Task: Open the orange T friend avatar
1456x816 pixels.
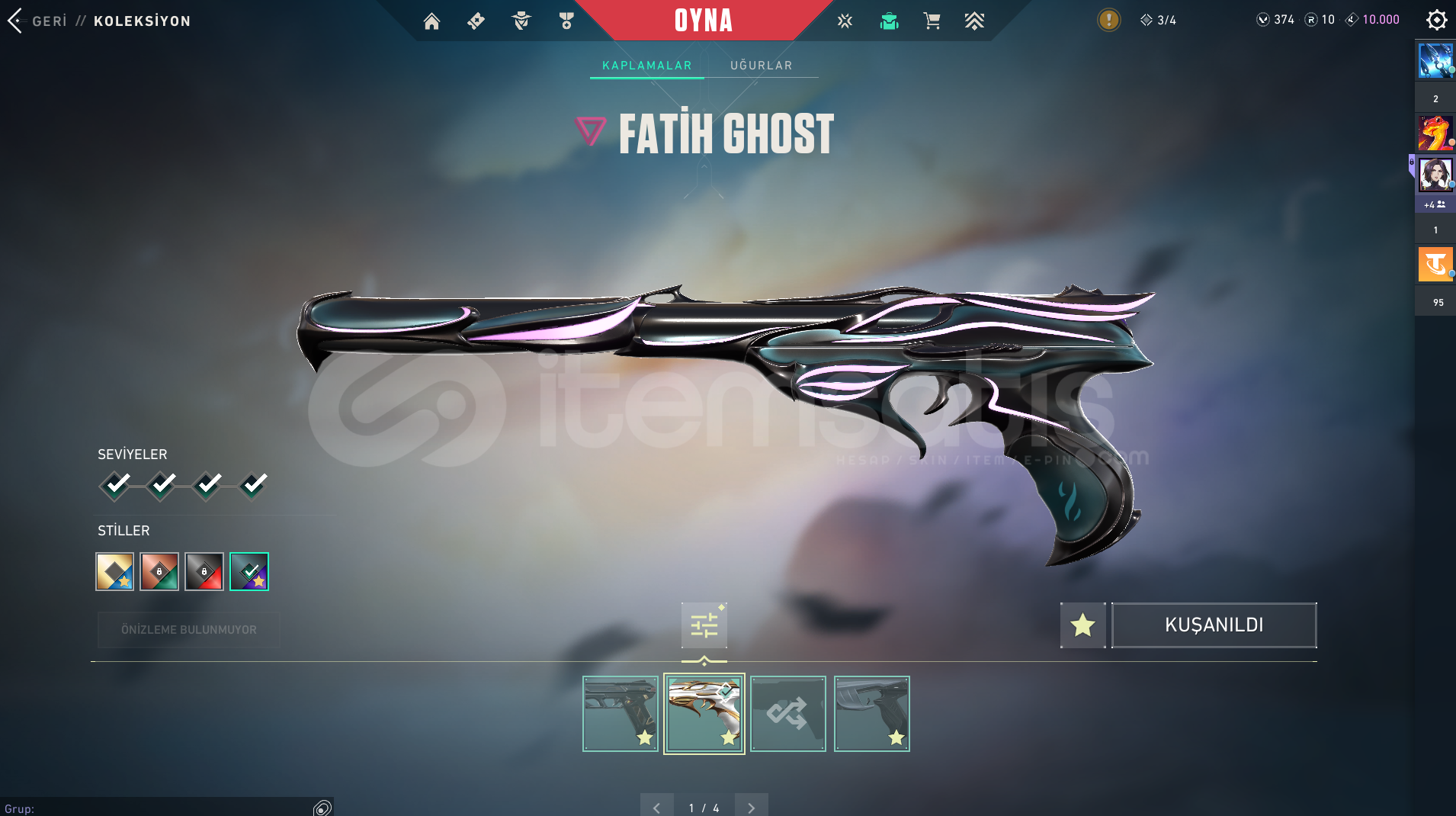Action: (1435, 265)
